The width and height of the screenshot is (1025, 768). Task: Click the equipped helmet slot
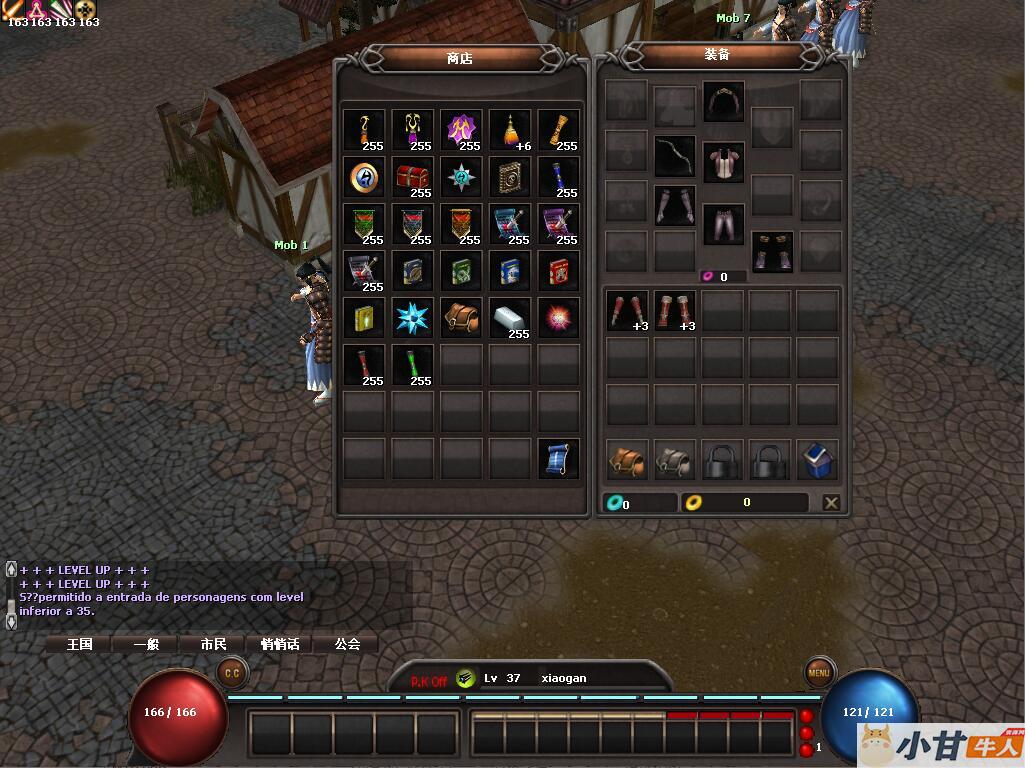pyautogui.click(x=723, y=101)
